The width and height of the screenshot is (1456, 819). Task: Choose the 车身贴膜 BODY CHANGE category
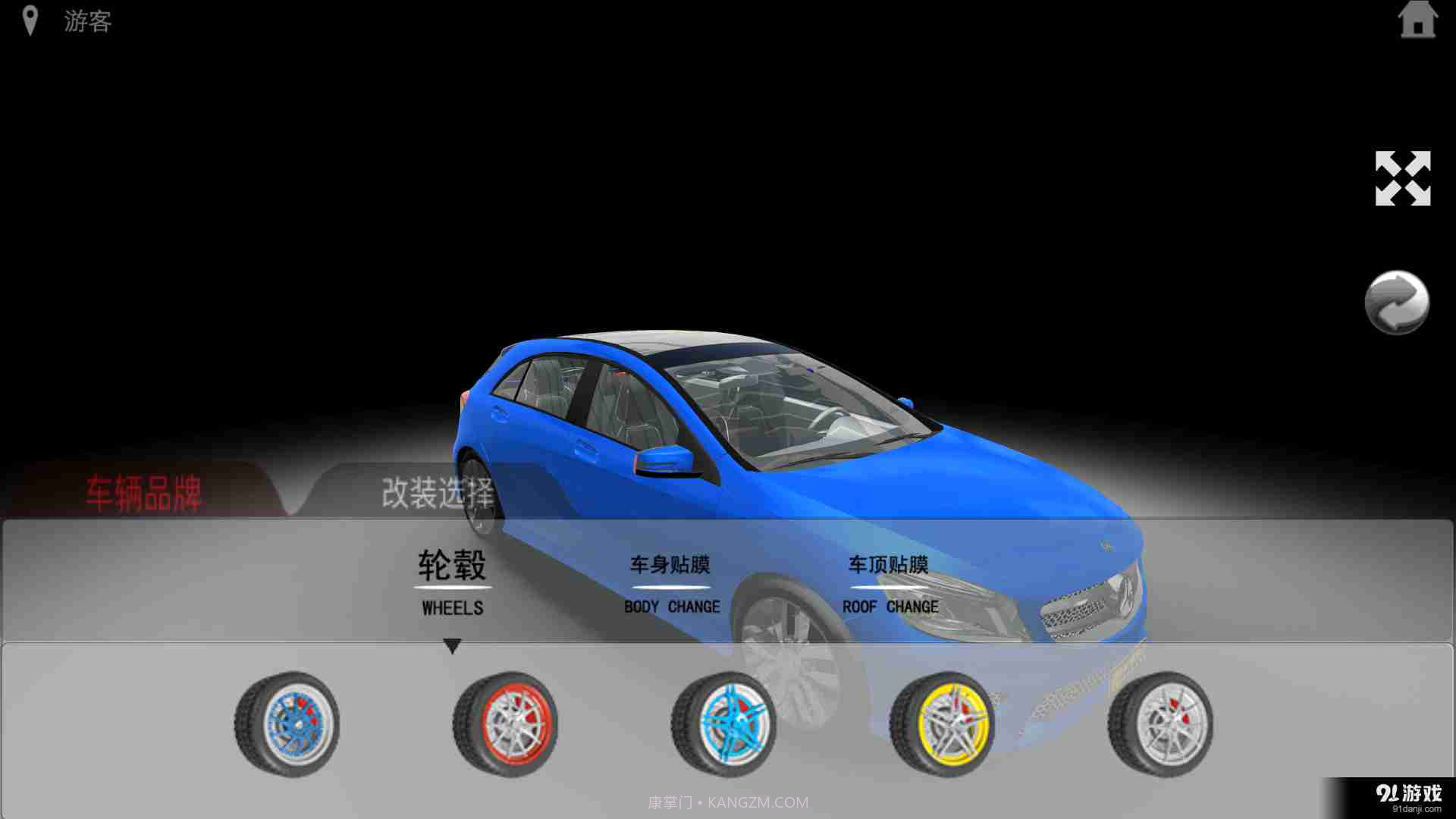671,582
